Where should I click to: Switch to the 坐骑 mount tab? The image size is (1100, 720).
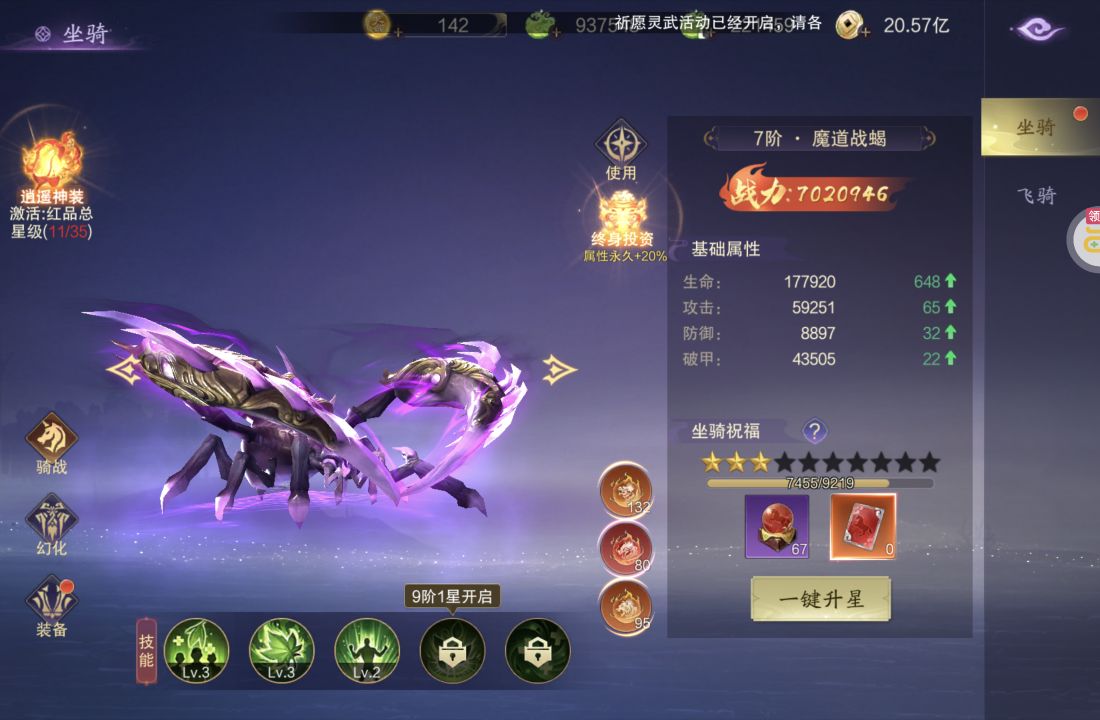tap(1038, 127)
